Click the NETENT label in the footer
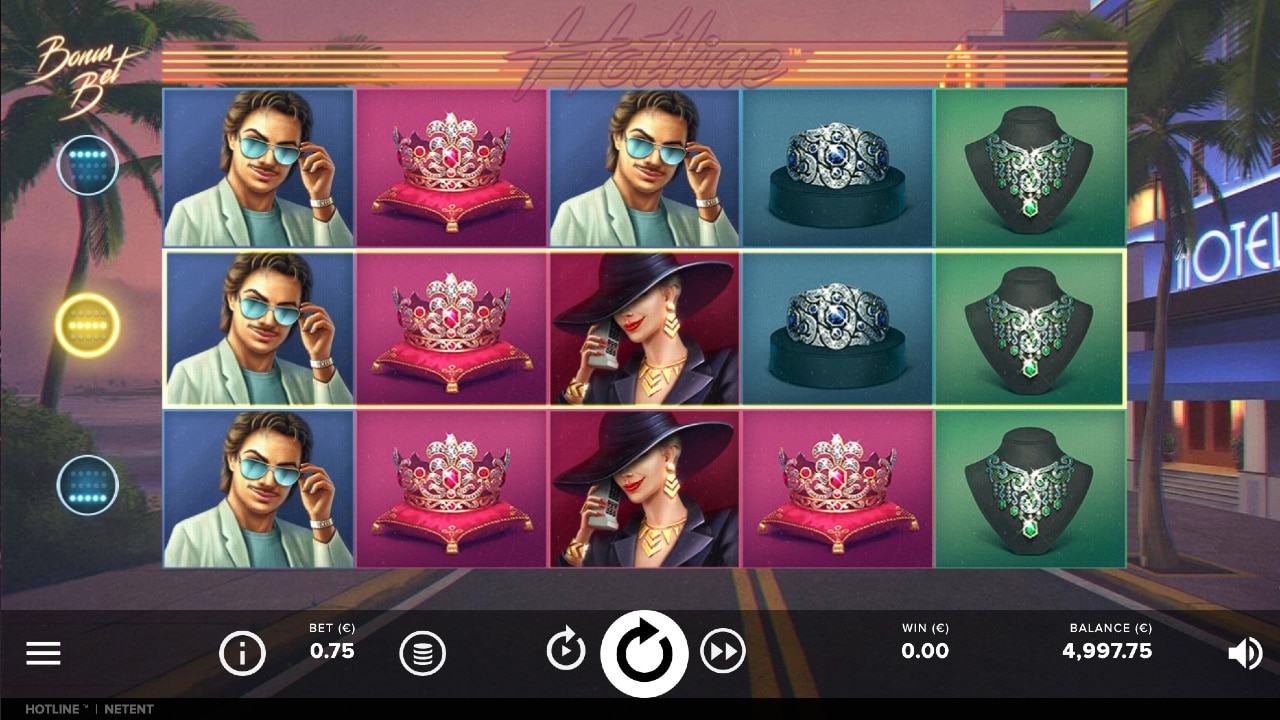The height and width of the screenshot is (720, 1280). point(130,709)
